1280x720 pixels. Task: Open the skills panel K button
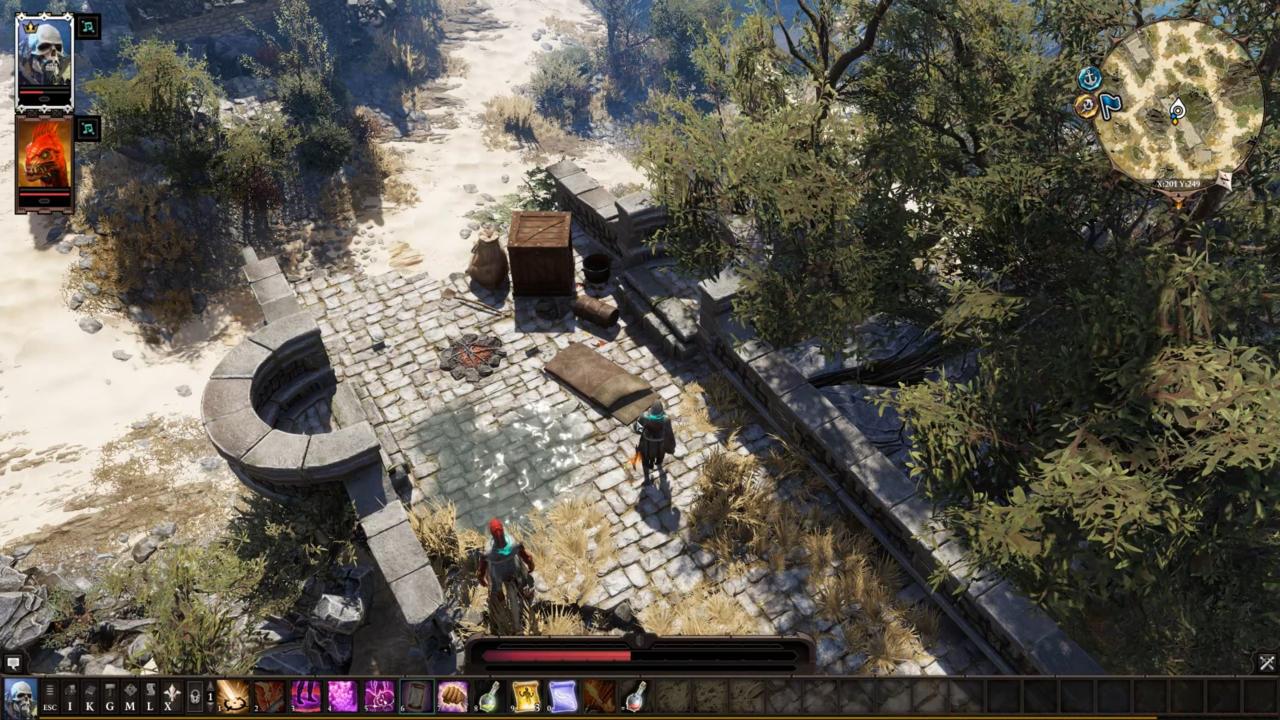click(90, 696)
